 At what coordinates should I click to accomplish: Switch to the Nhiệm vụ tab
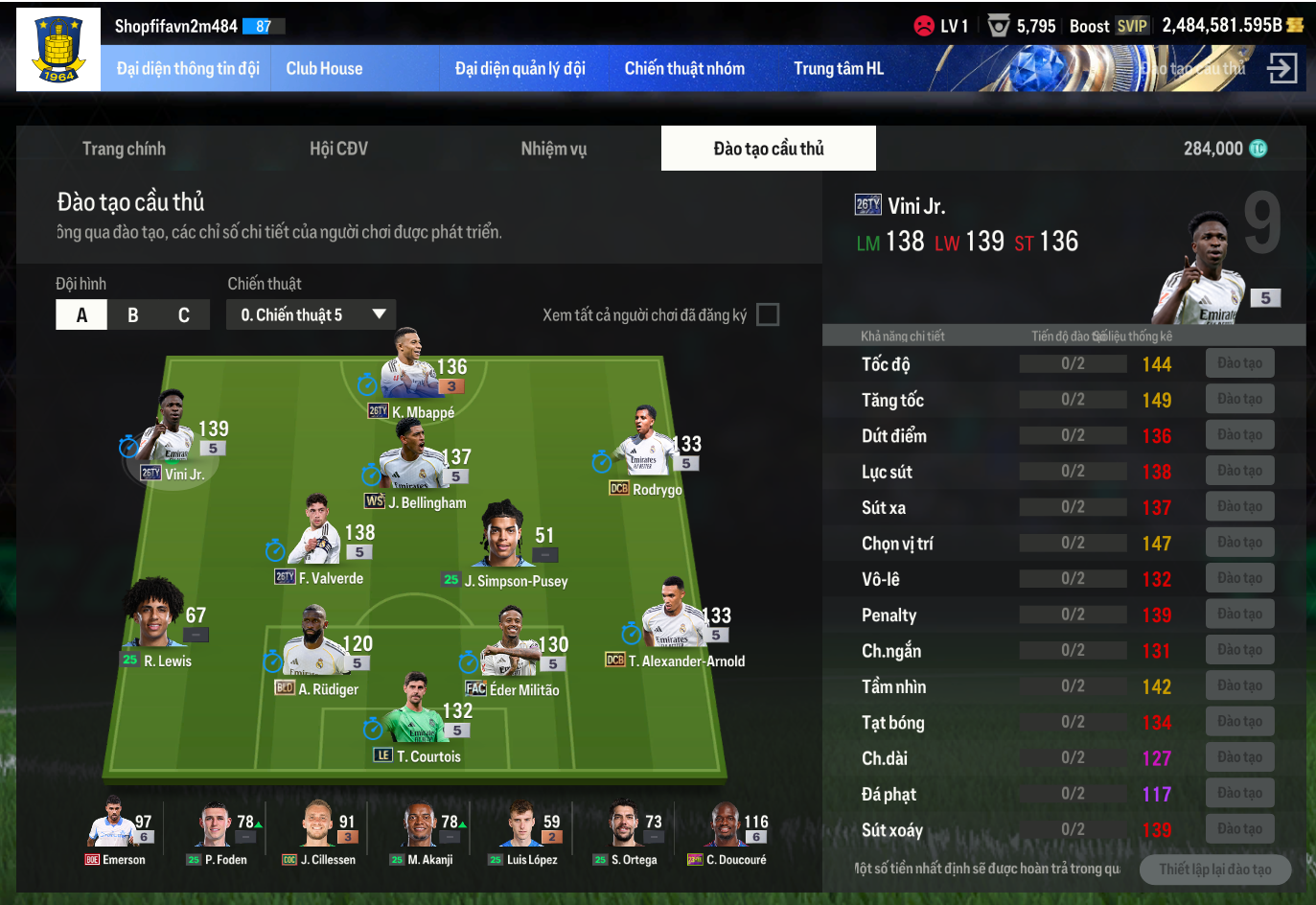point(553,149)
